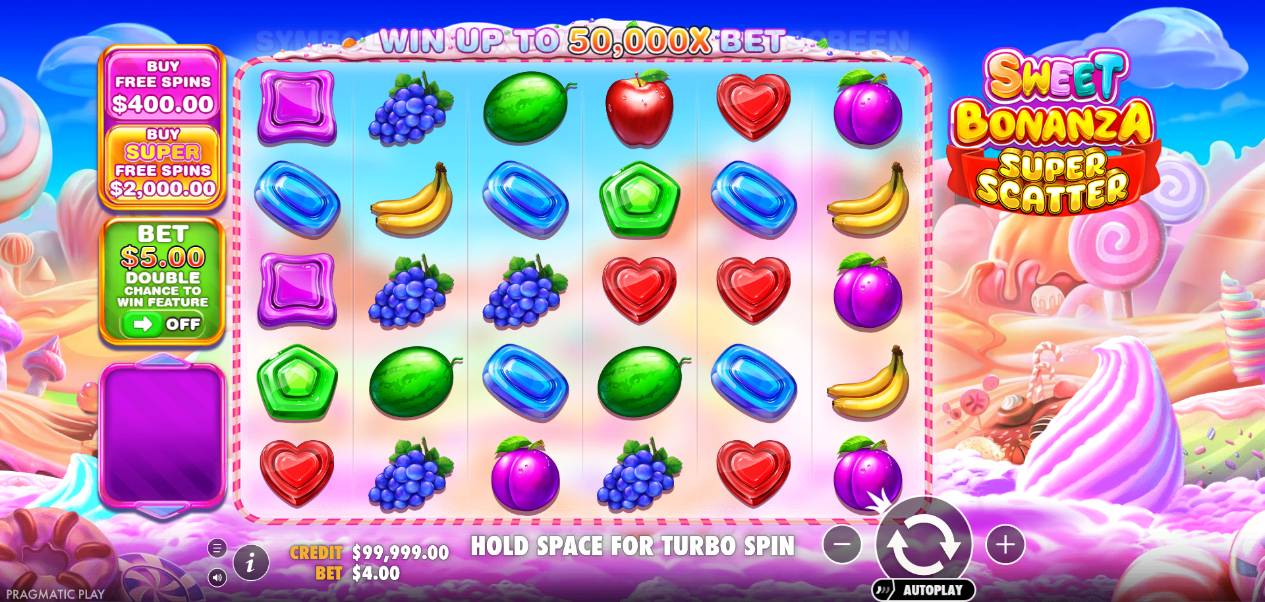Spin the reels with the round arrow button

pos(923,544)
